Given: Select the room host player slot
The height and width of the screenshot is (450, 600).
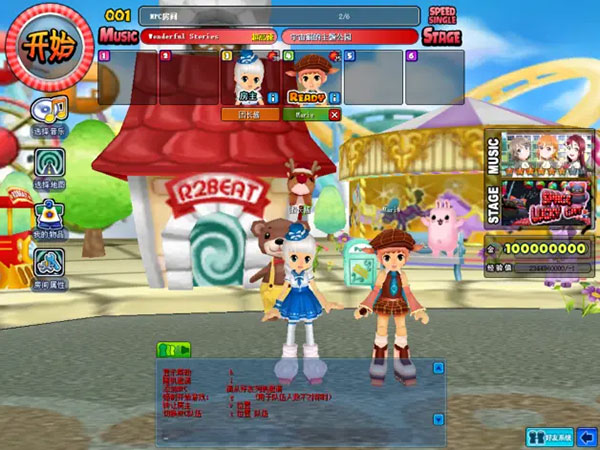Looking at the screenshot, I should [251, 78].
